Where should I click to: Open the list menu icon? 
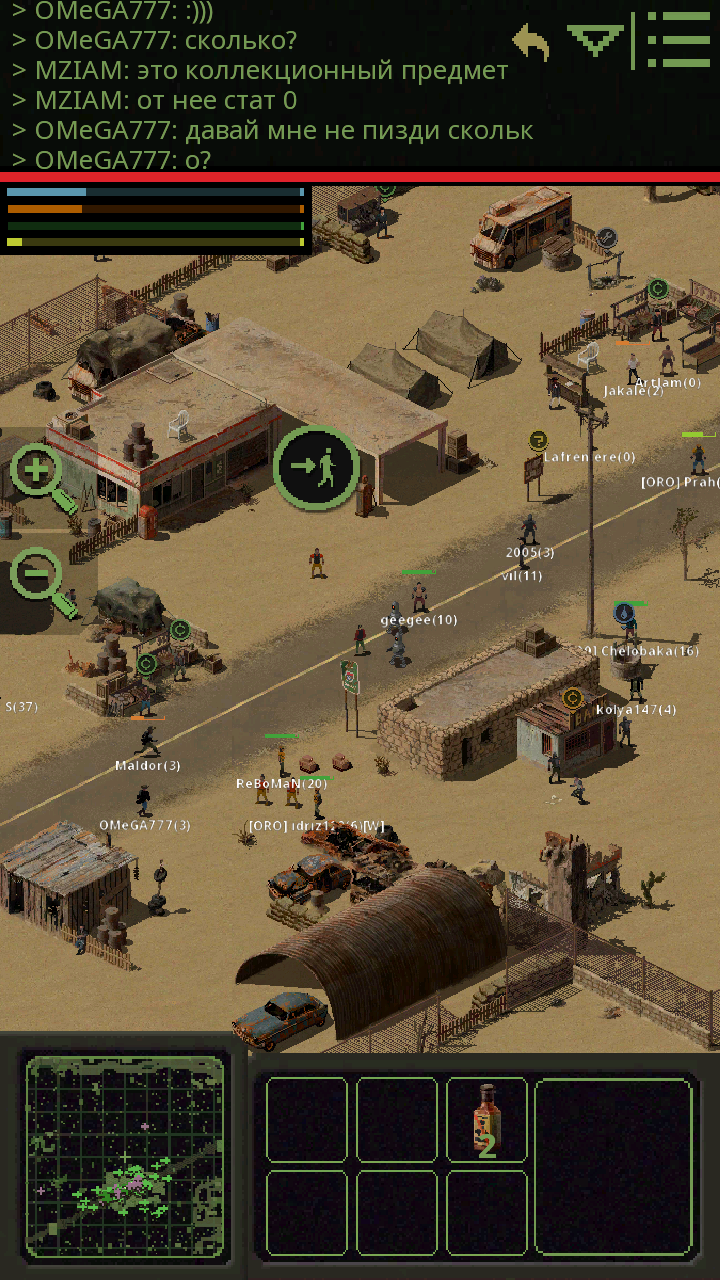click(x=678, y=40)
